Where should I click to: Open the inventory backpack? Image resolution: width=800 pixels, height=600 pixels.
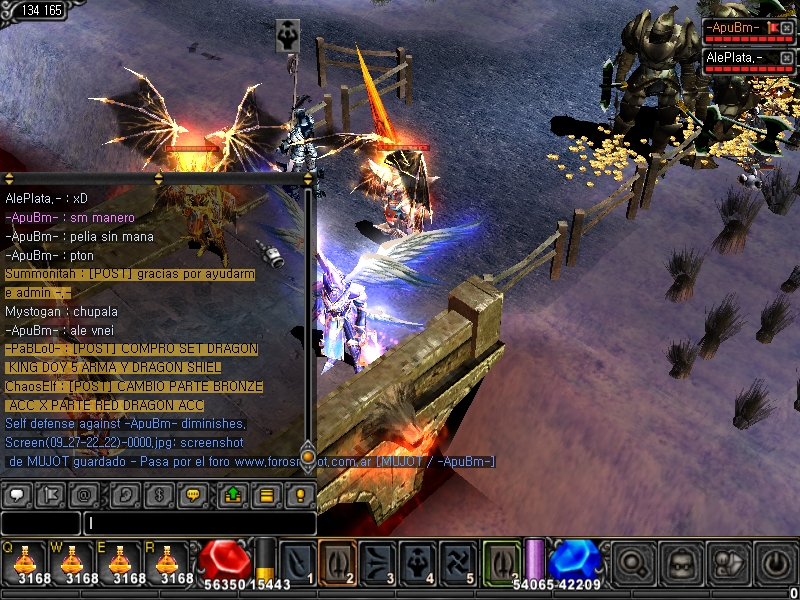point(682,563)
